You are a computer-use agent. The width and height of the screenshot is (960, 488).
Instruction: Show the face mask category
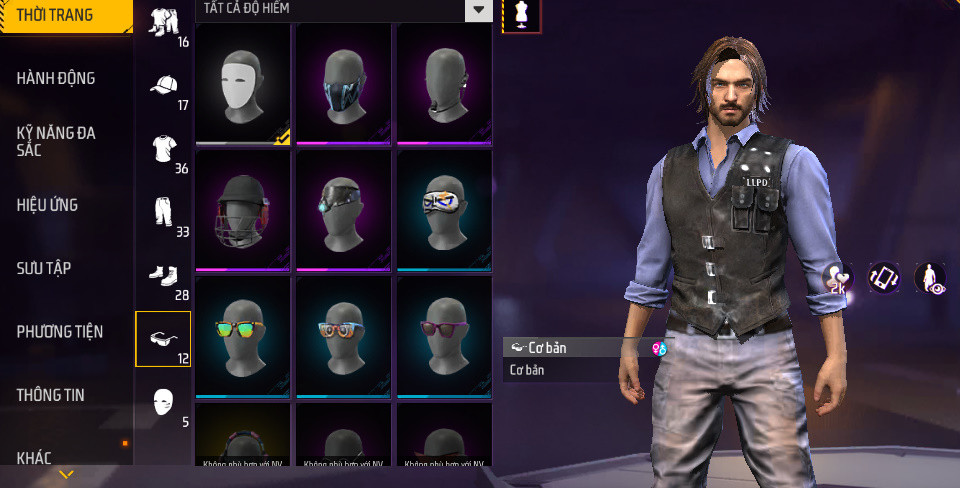164,403
